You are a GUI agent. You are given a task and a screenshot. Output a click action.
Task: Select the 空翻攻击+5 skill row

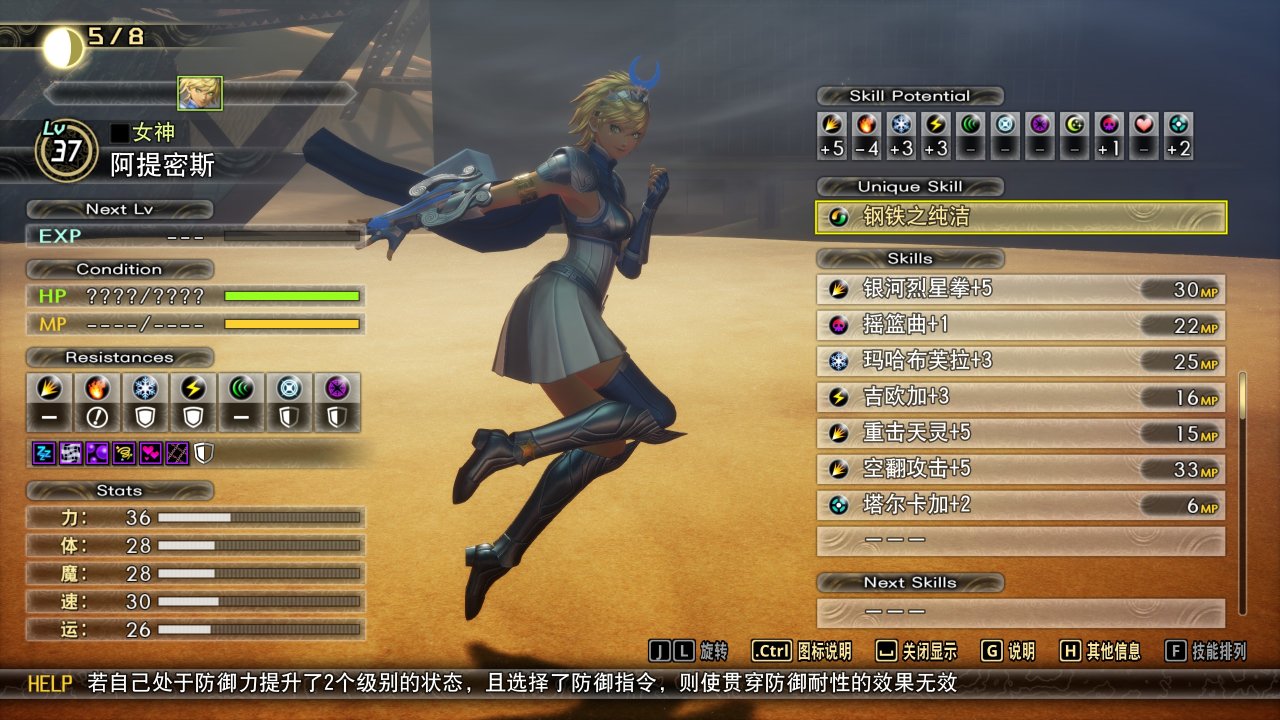pos(1020,469)
